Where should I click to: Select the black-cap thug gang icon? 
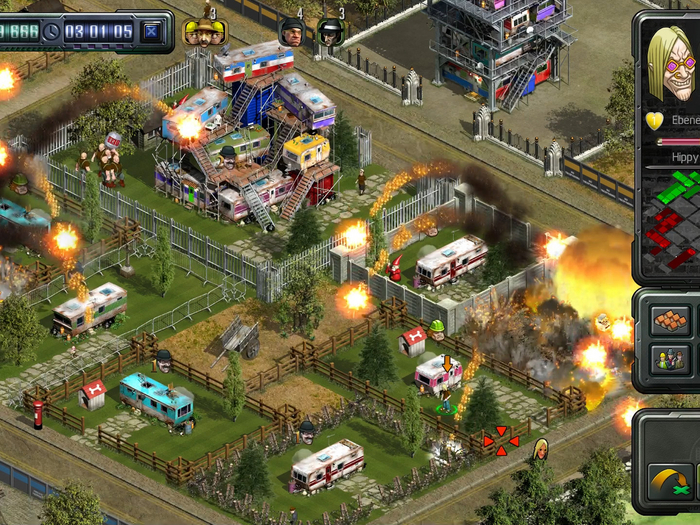click(x=291, y=33)
